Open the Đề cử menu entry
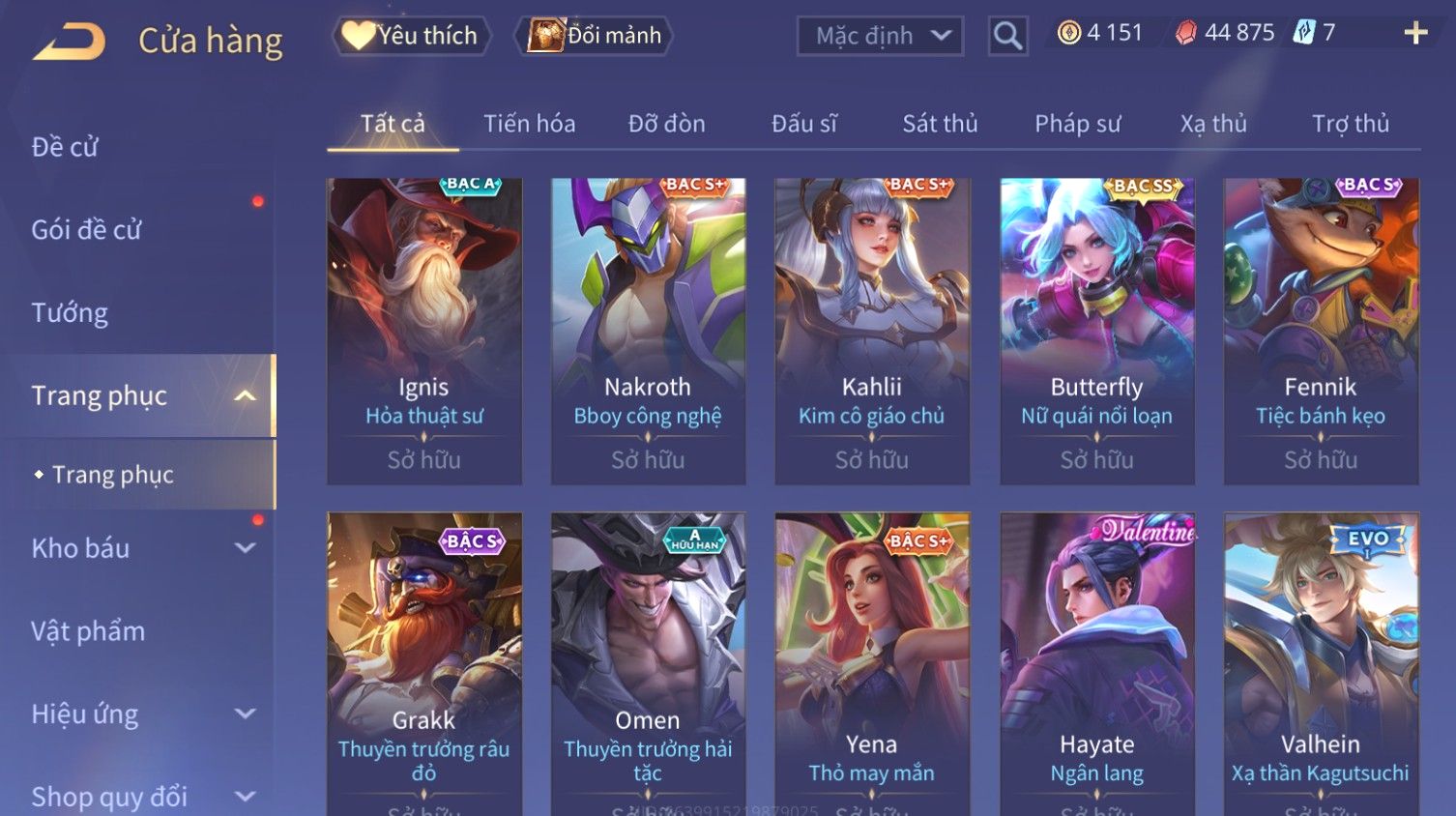The image size is (1456, 816). click(65, 147)
